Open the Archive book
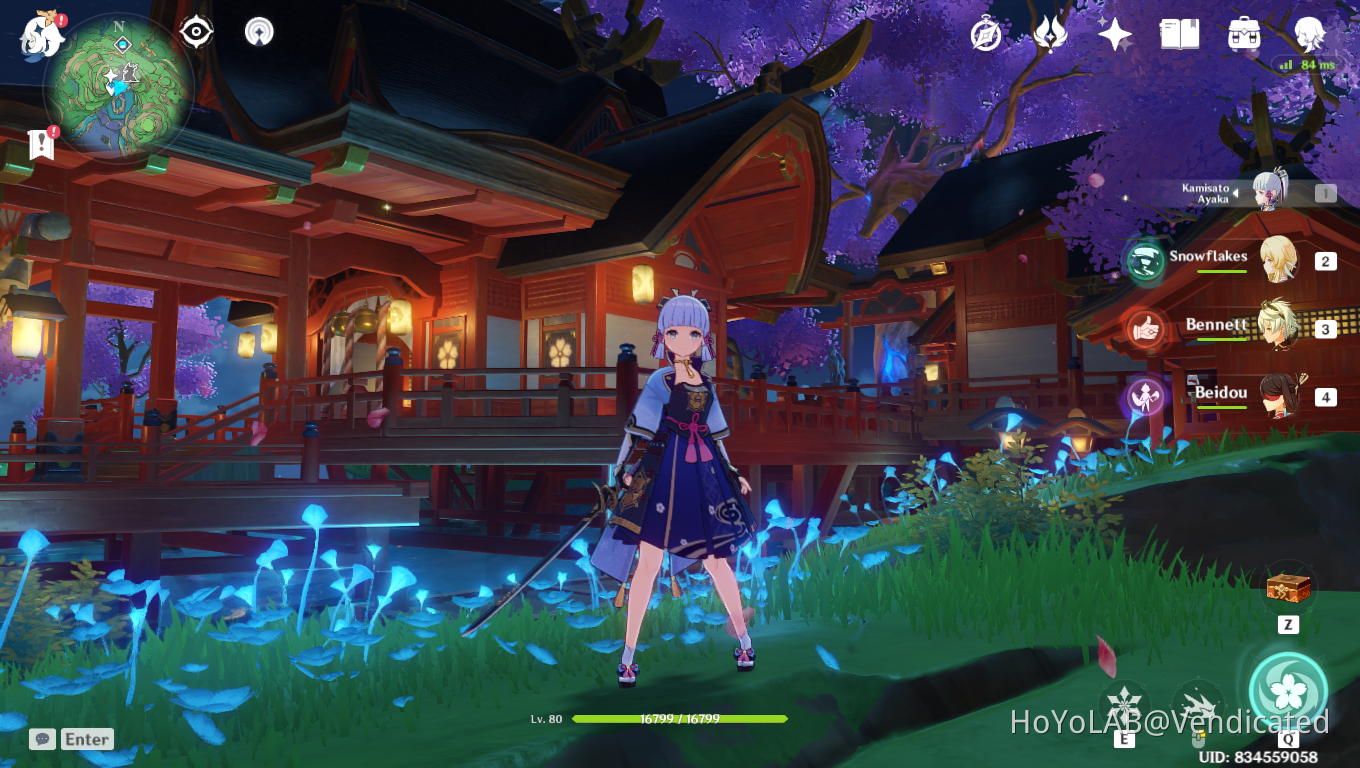 pyautogui.click(x=1180, y=34)
